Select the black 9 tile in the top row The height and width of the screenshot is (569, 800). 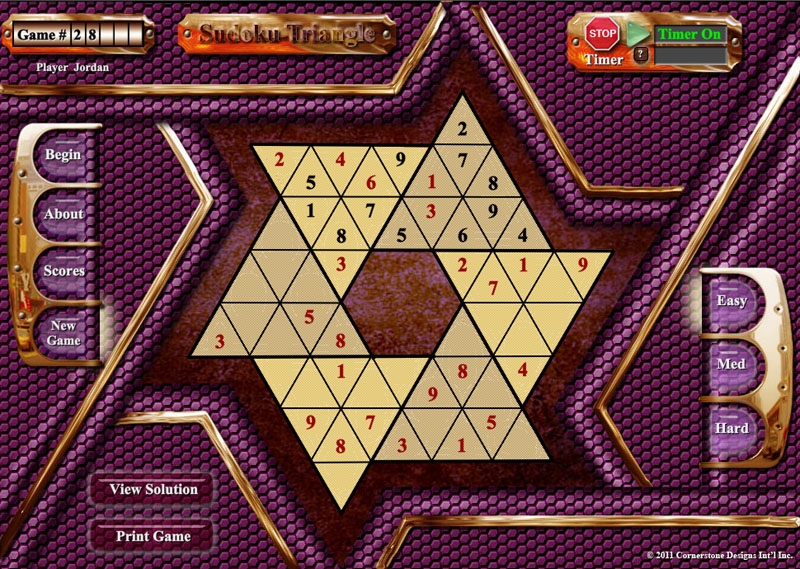[399, 158]
